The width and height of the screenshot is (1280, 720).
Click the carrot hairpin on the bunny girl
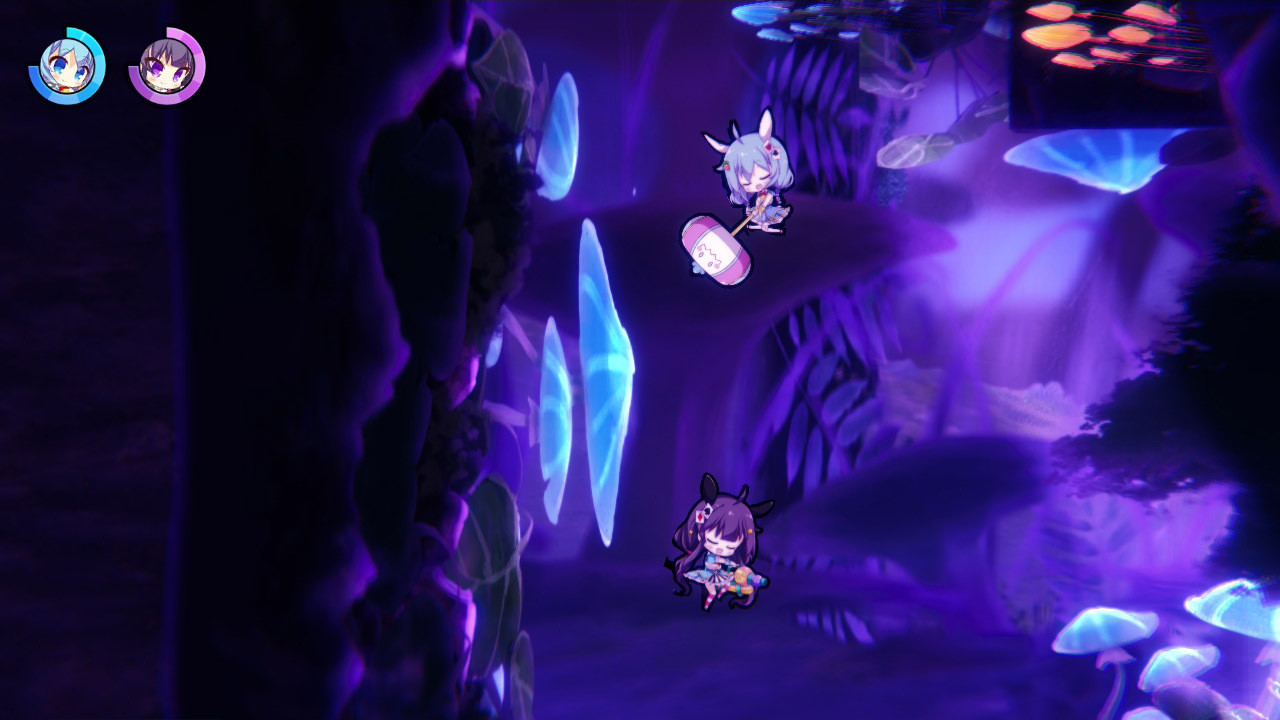[x=726, y=165]
